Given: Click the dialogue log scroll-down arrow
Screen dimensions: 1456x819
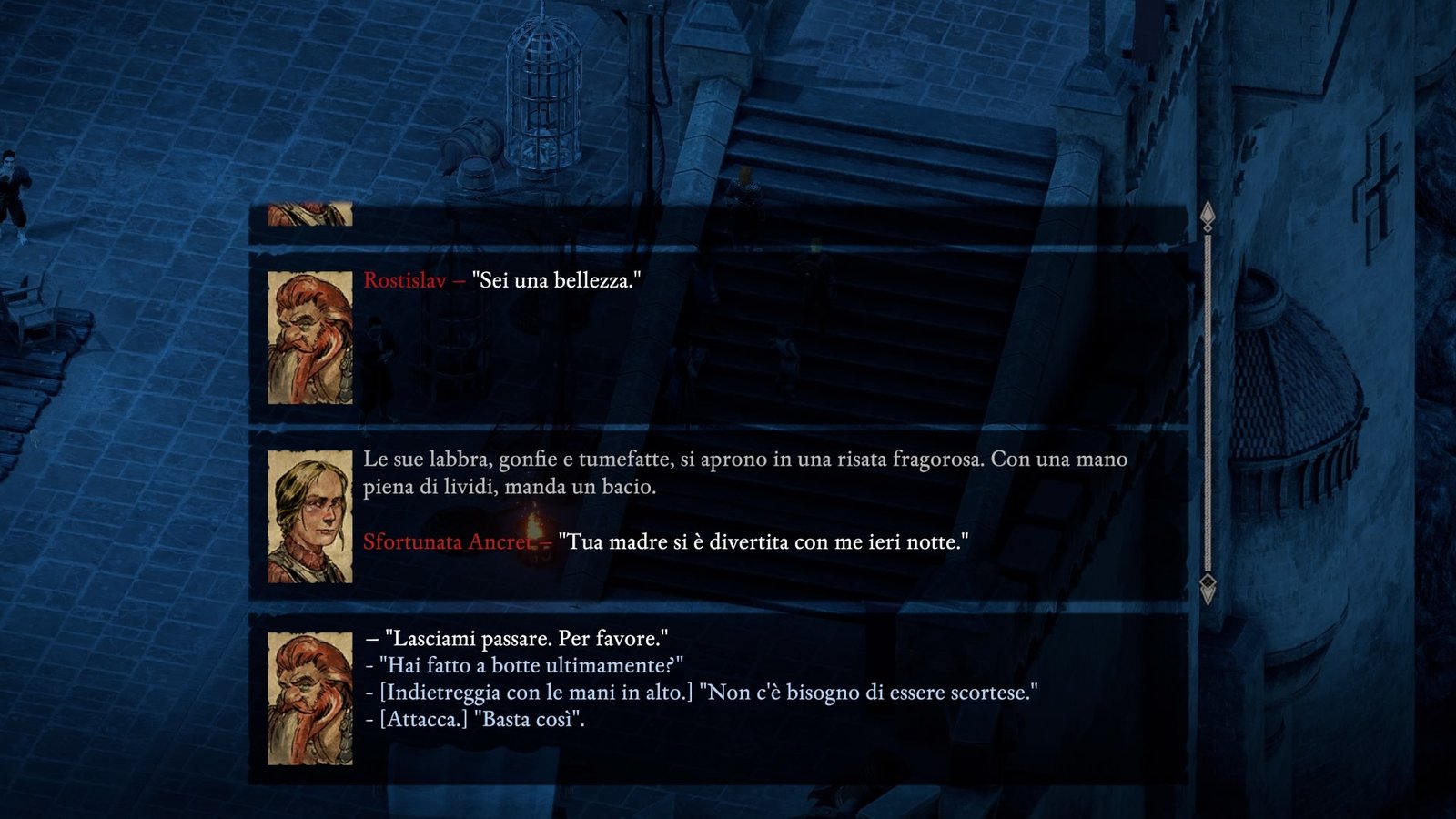Looking at the screenshot, I should point(1208,588).
